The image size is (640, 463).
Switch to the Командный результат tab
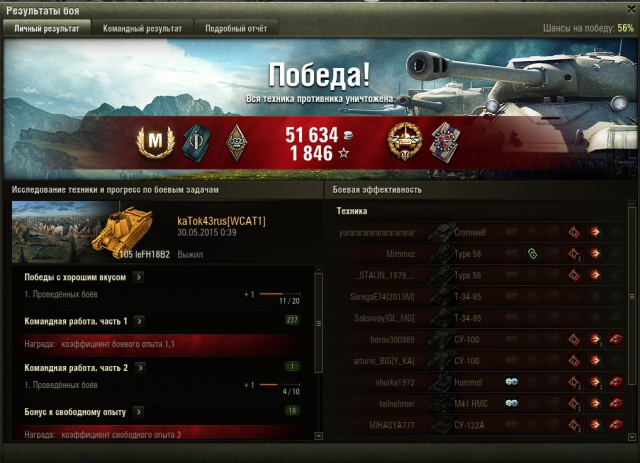point(142,29)
